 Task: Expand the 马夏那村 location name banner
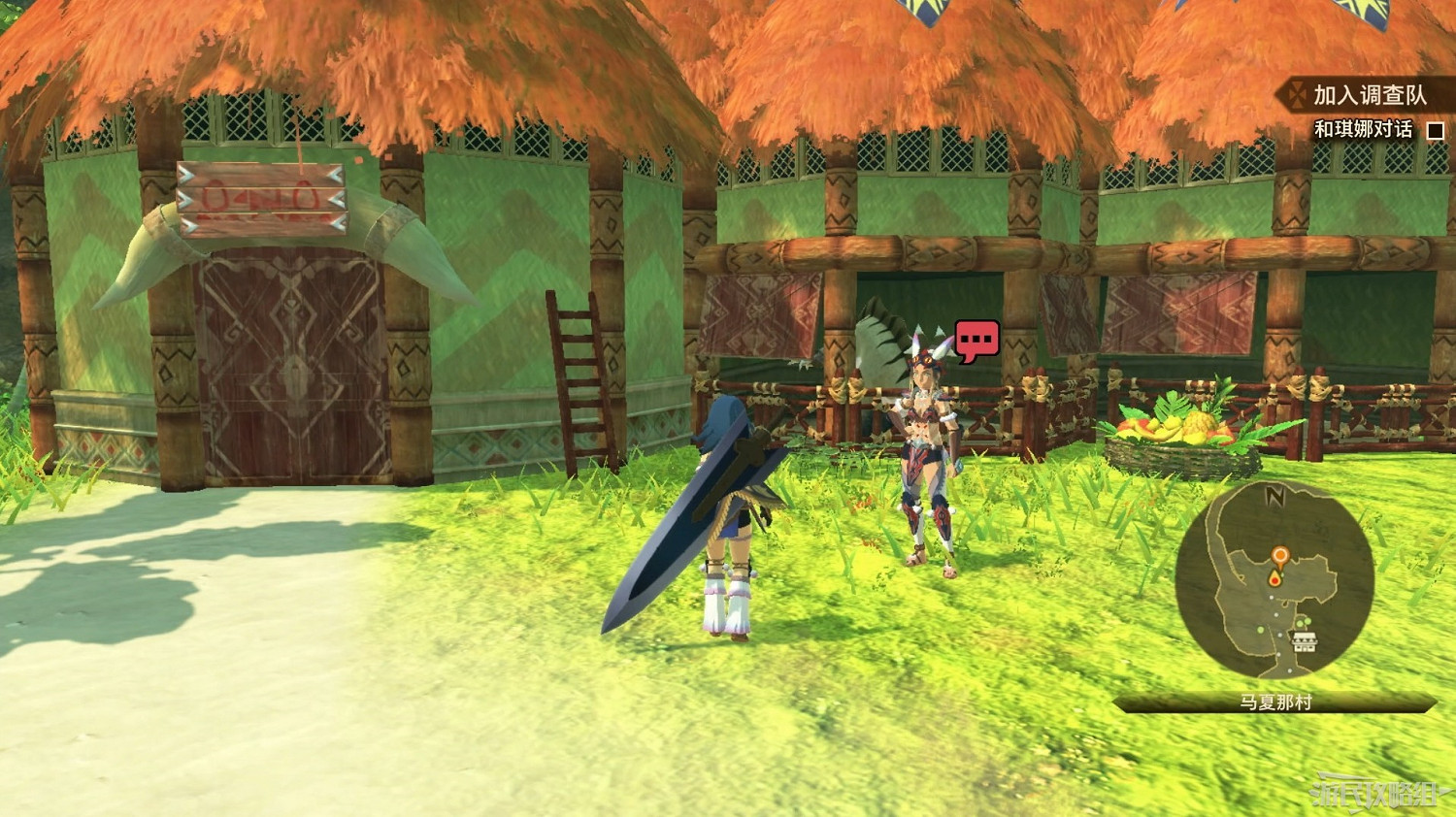1275,703
